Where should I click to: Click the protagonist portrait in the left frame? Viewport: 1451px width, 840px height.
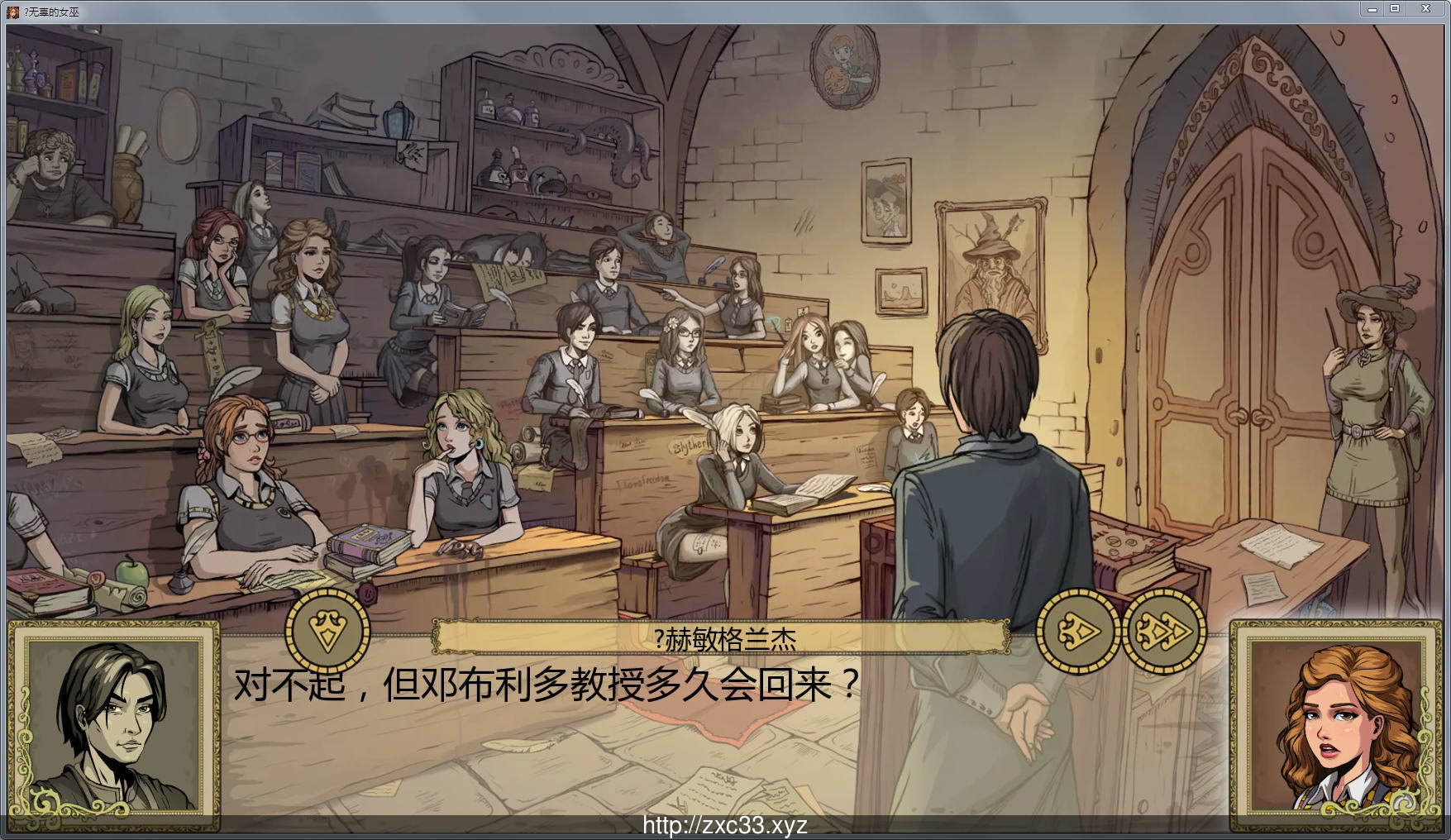point(116,728)
